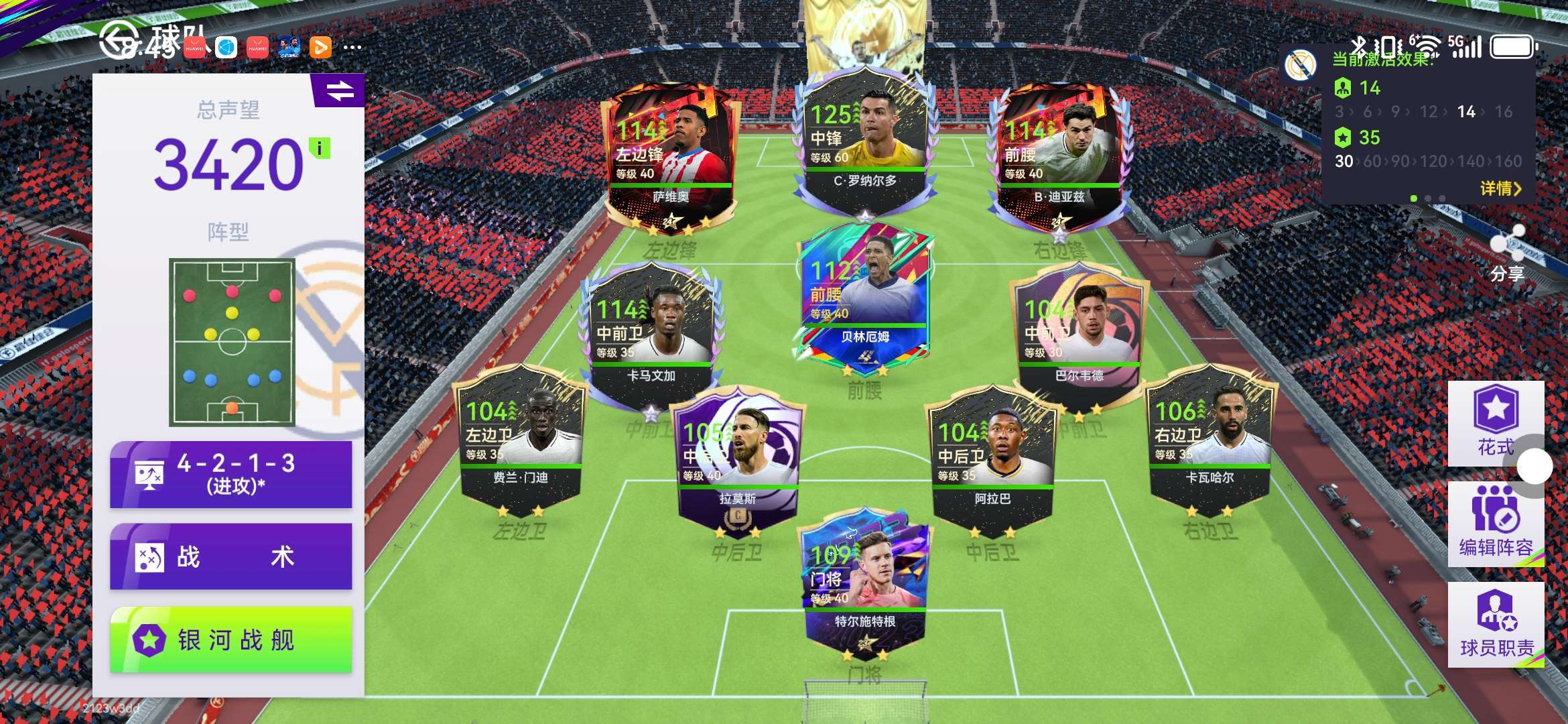Tap the formation pitch diagram
Image resolution: width=1568 pixels, height=724 pixels.
pos(232,342)
